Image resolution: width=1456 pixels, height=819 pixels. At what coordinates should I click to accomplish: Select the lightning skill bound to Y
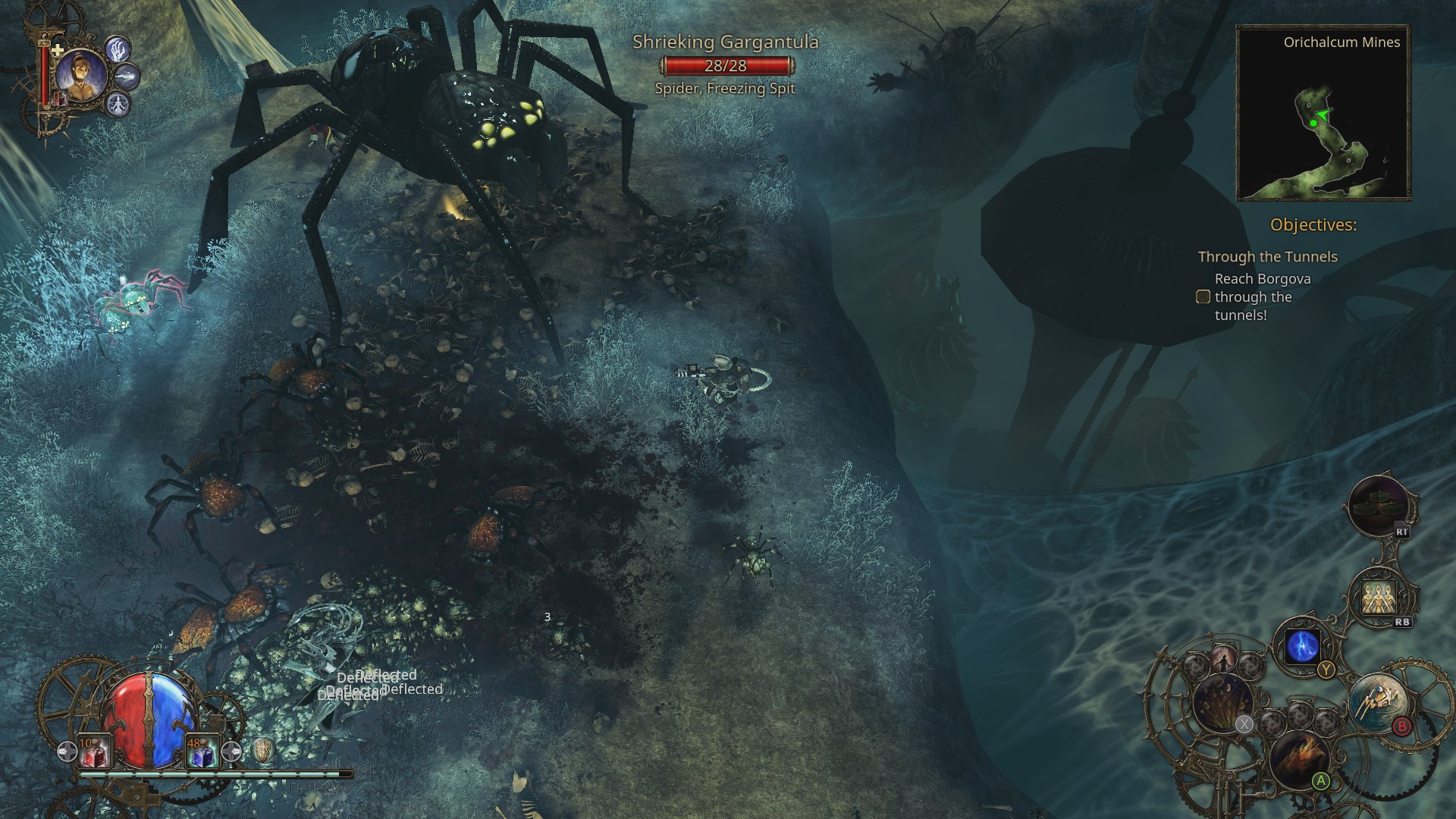1303,646
